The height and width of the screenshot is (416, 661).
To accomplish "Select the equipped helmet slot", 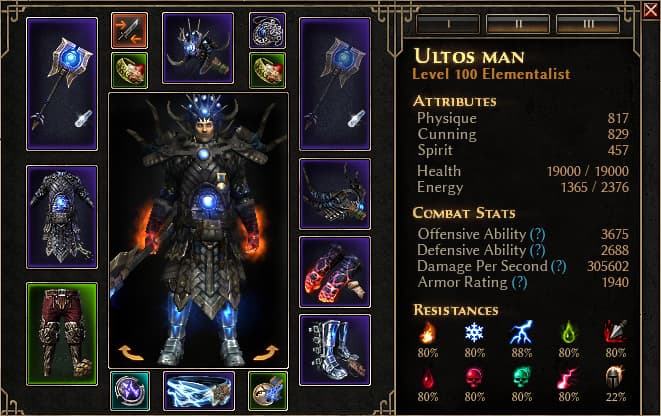I will 197,47.
